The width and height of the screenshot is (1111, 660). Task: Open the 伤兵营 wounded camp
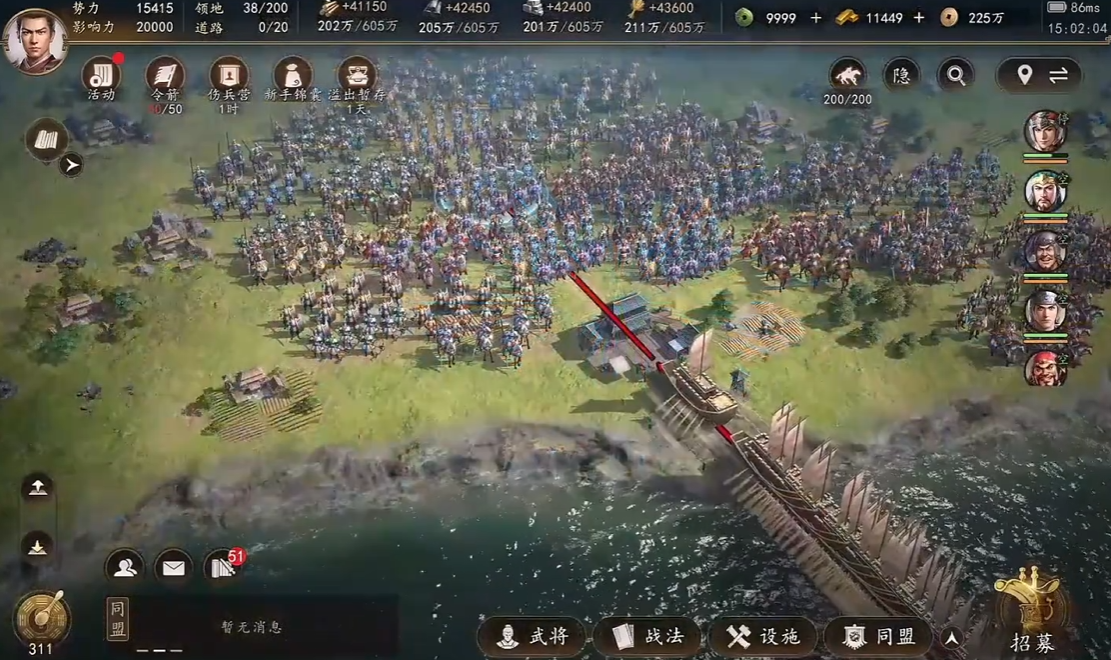[229, 76]
